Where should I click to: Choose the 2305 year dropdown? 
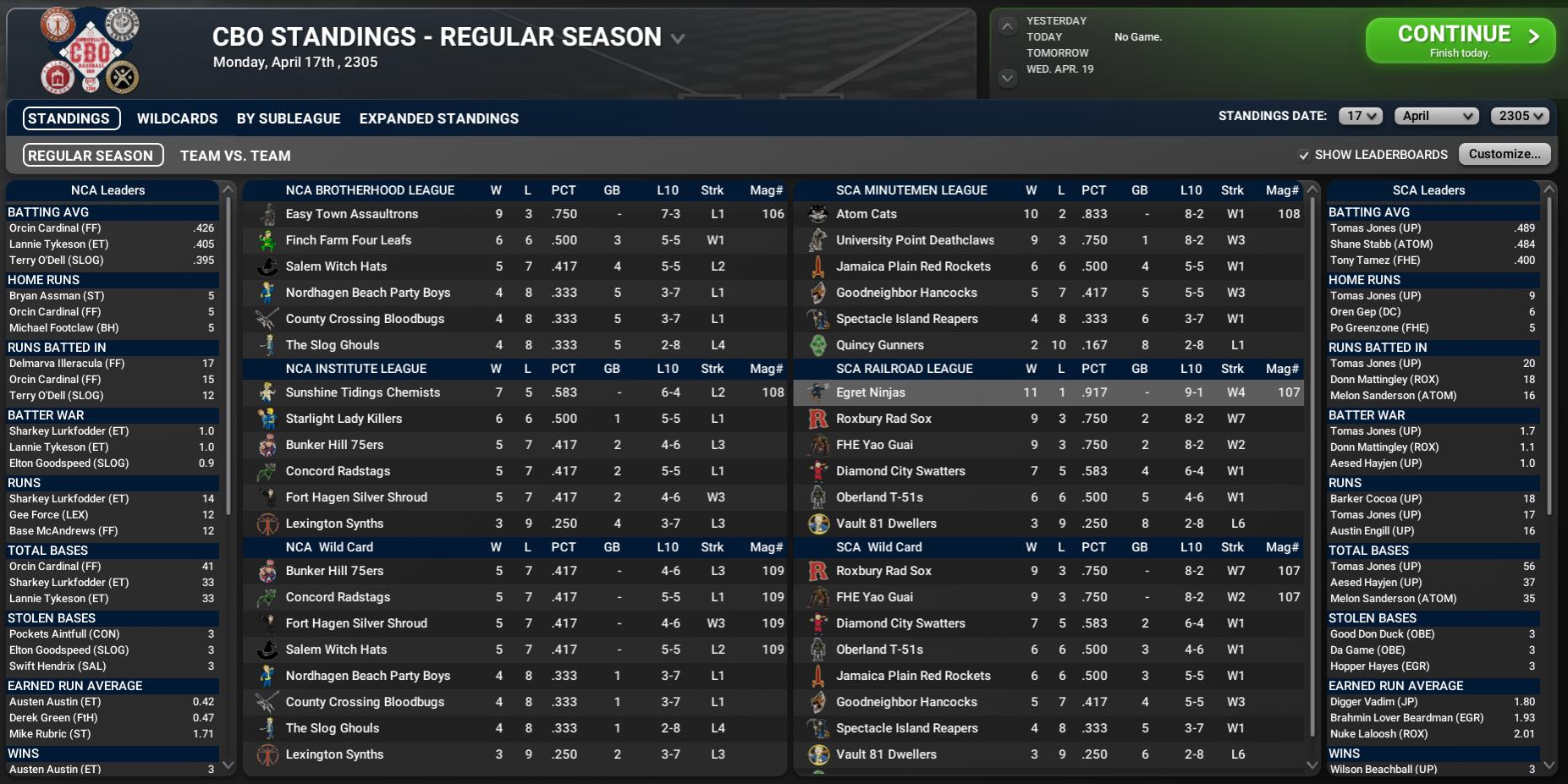(1520, 117)
